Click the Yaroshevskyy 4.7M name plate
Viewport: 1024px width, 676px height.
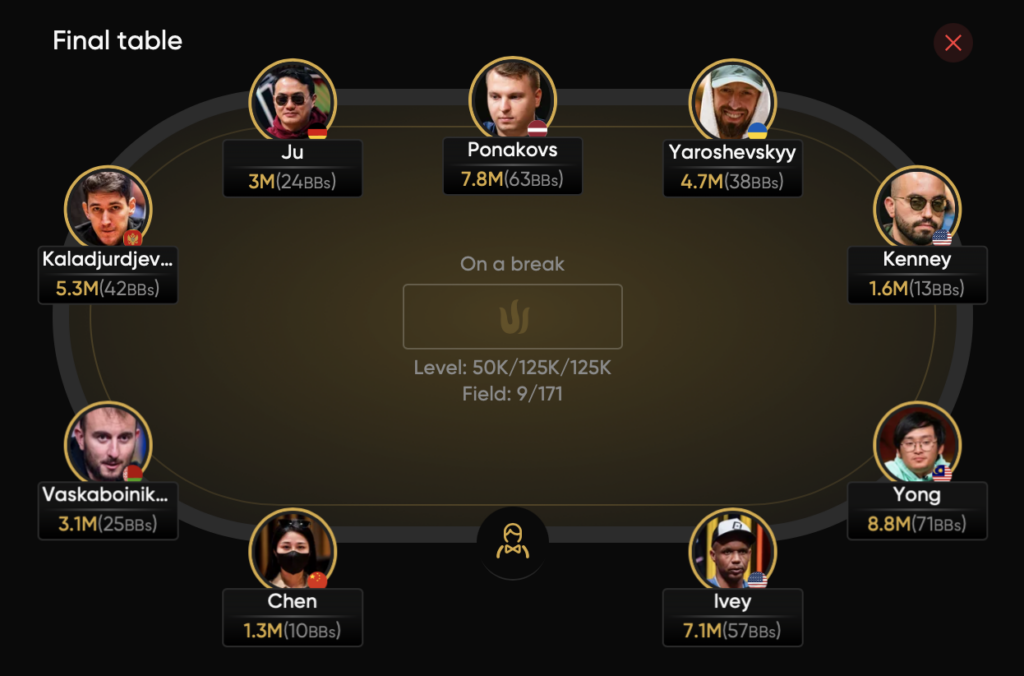pyautogui.click(x=732, y=168)
